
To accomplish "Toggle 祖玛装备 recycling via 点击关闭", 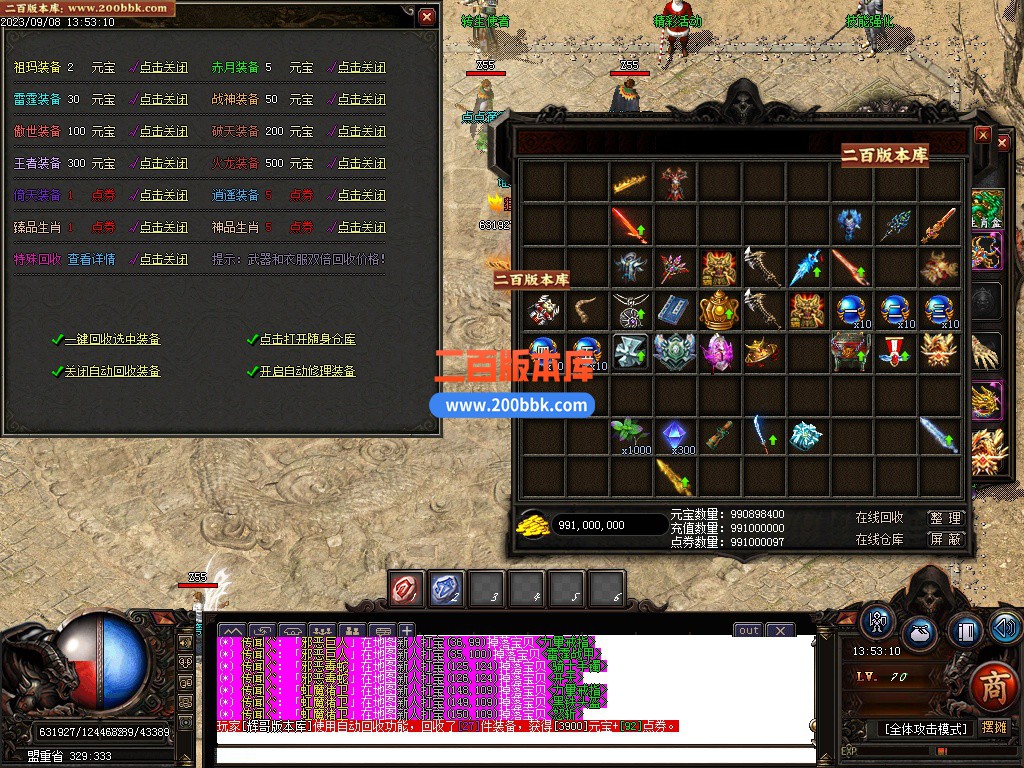I will click(163, 68).
